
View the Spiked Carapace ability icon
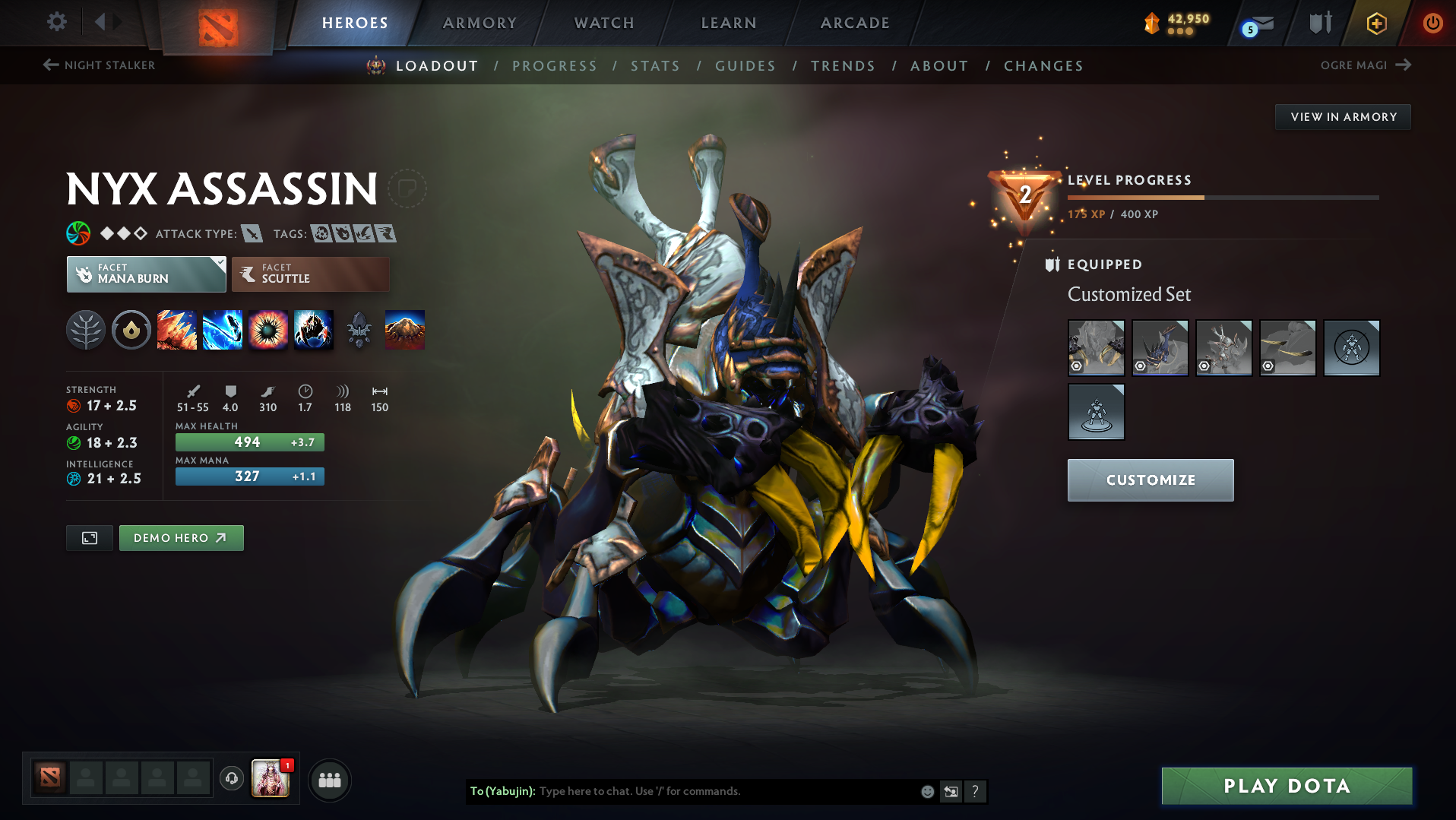pyautogui.click(x=267, y=330)
